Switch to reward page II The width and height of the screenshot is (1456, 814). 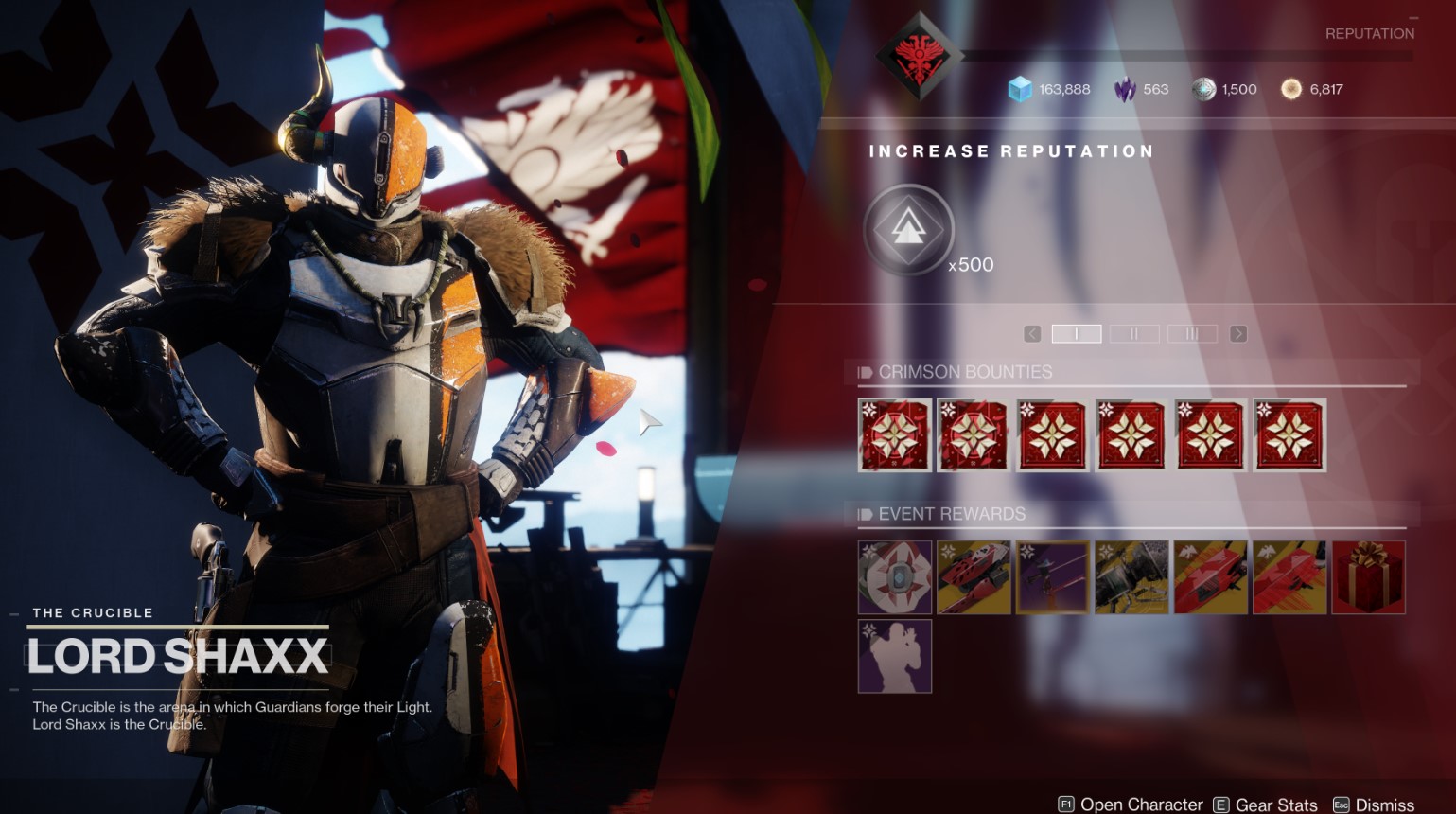point(1133,334)
